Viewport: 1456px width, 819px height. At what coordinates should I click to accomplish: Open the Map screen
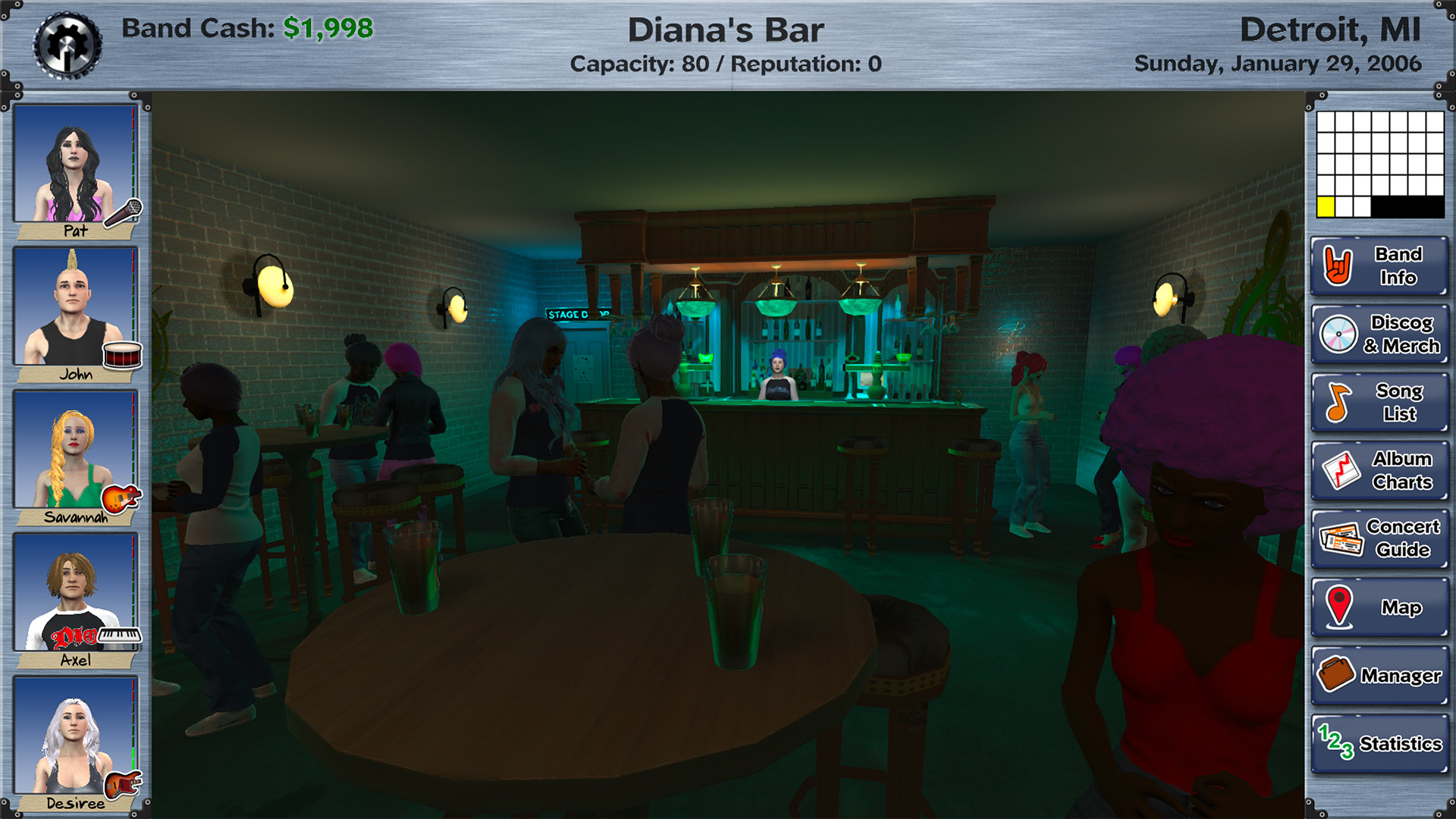[x=1379, y=607]
